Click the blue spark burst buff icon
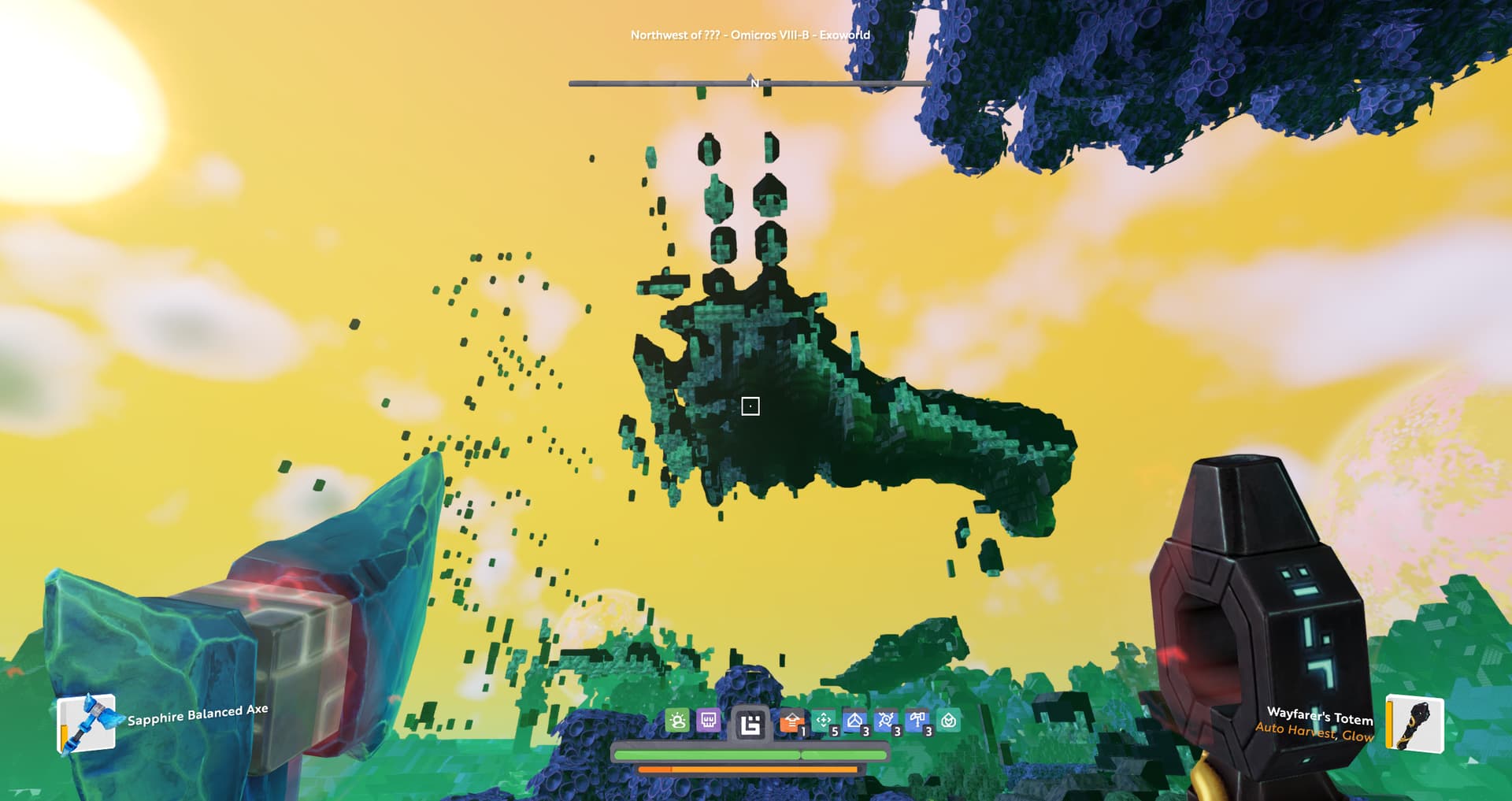Image resolution: width=1512 pixels, height=801 pixels. click(x=886, y=720)
